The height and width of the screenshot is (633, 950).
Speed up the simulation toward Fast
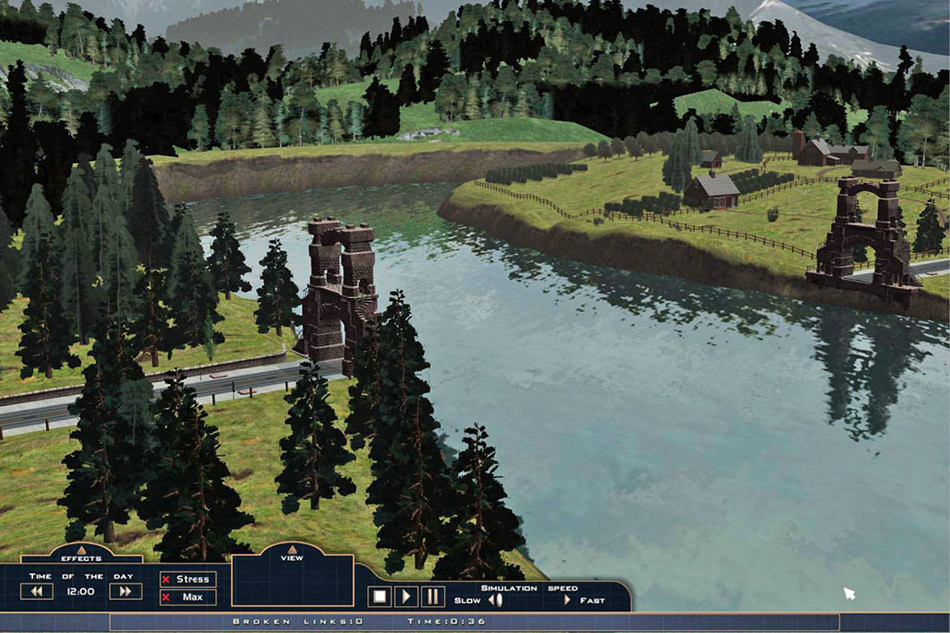click(568, 601)
